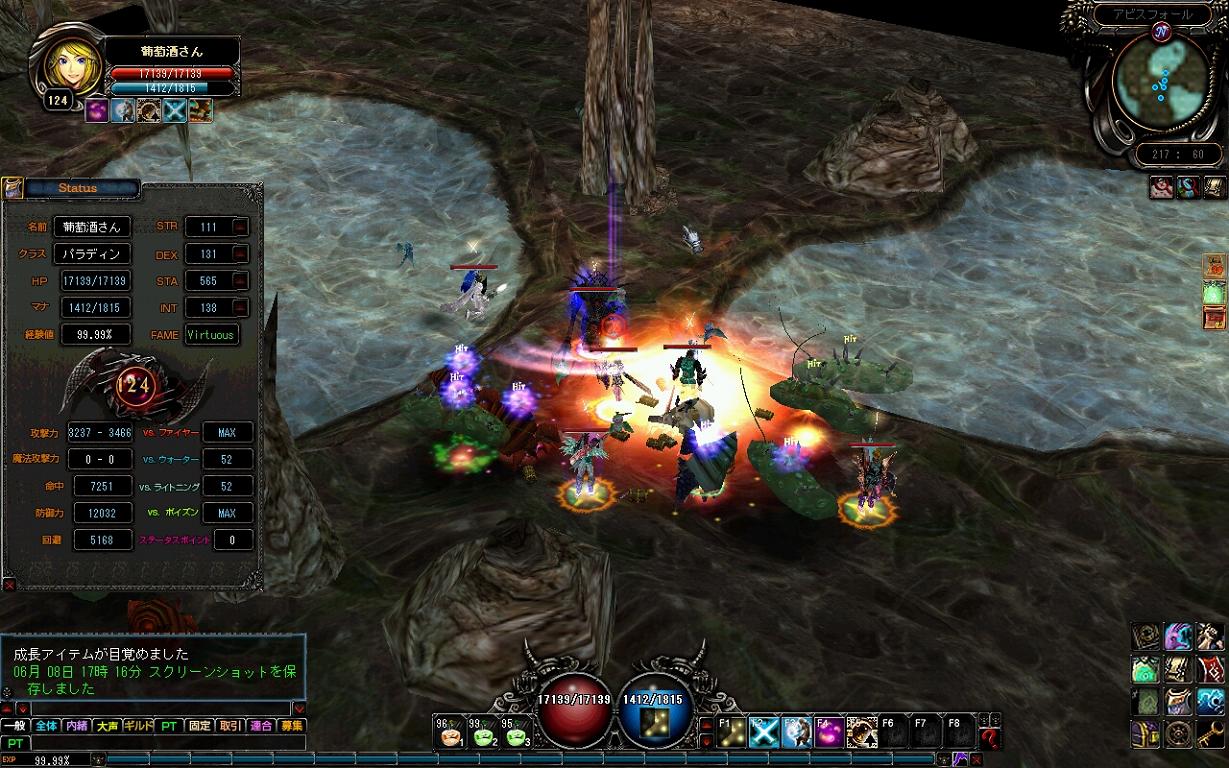Switch to the 大声 shout channel

click(x=107, y=726)
